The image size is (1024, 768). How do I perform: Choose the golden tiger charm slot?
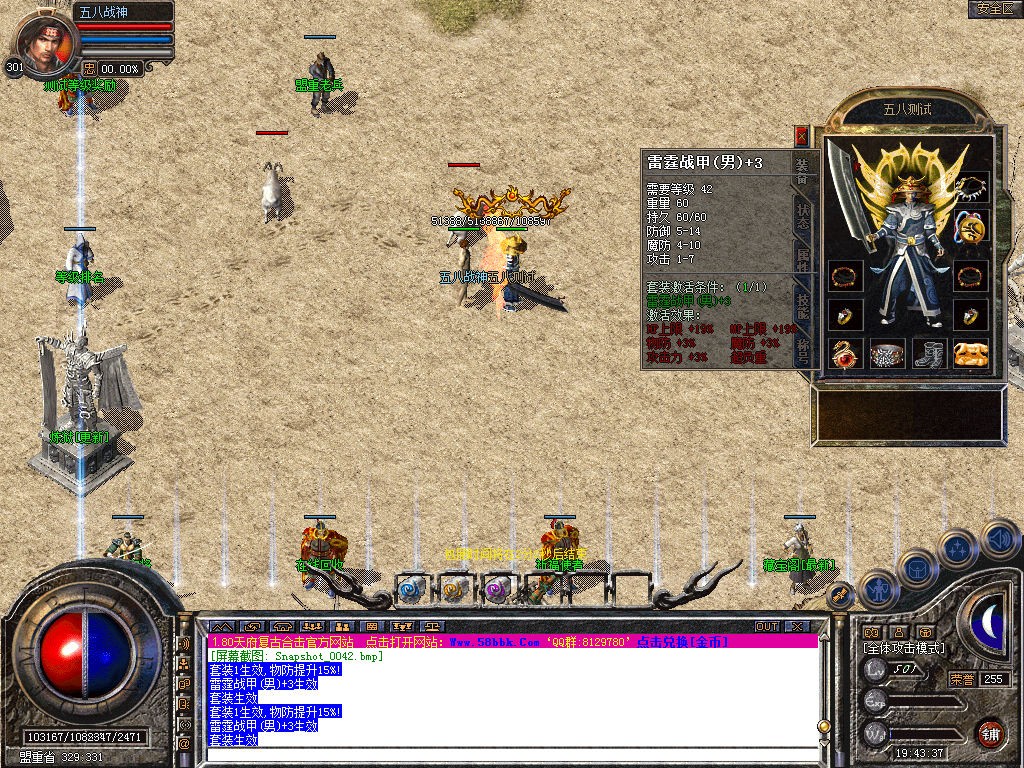(971, 353)
